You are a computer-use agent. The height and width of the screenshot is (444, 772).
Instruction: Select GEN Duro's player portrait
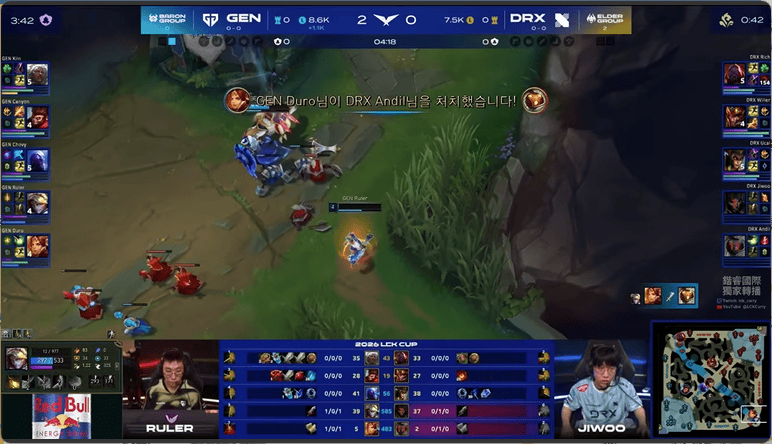click(x=37, y=246)
